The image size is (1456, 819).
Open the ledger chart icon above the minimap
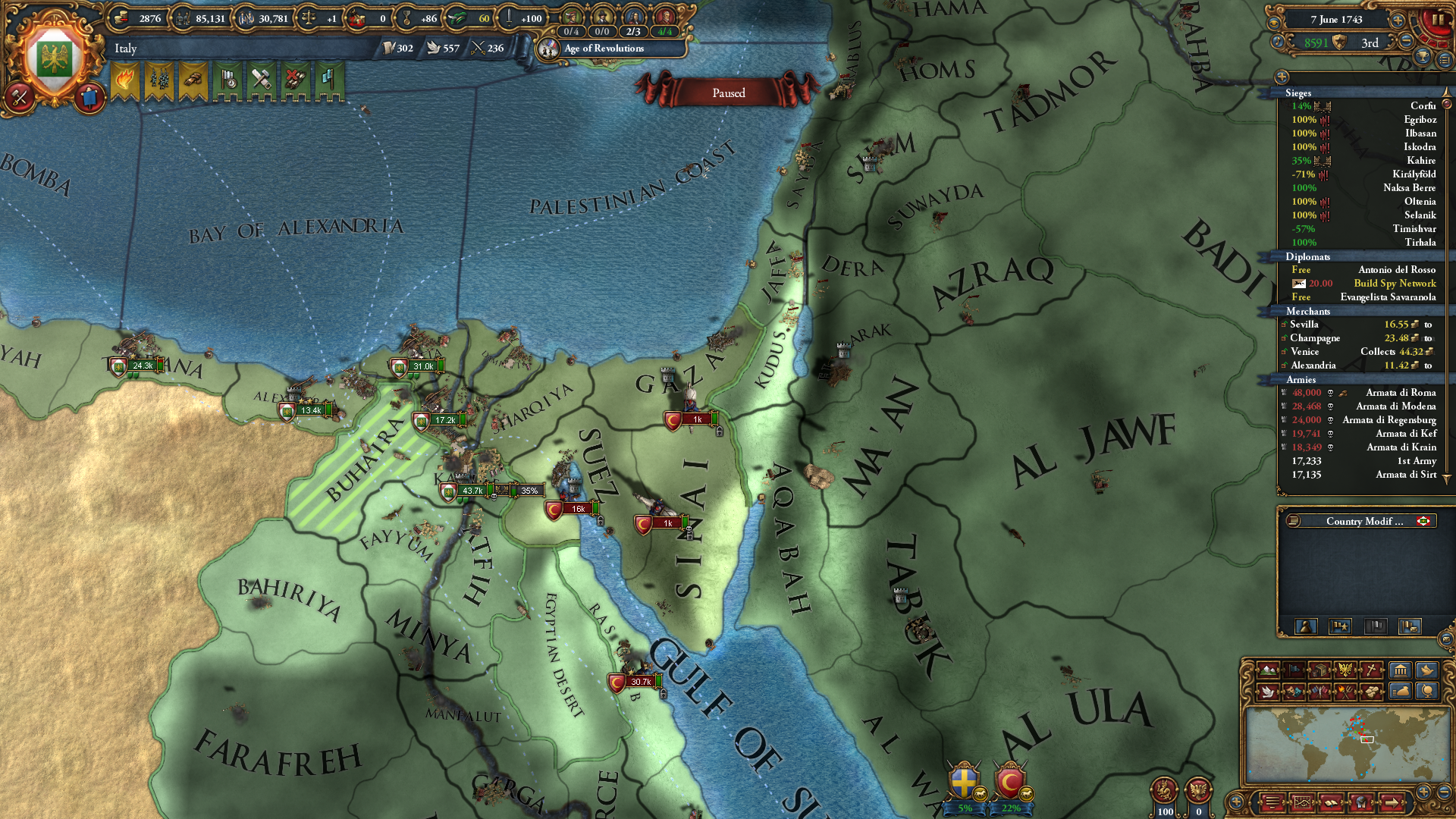1303,804
